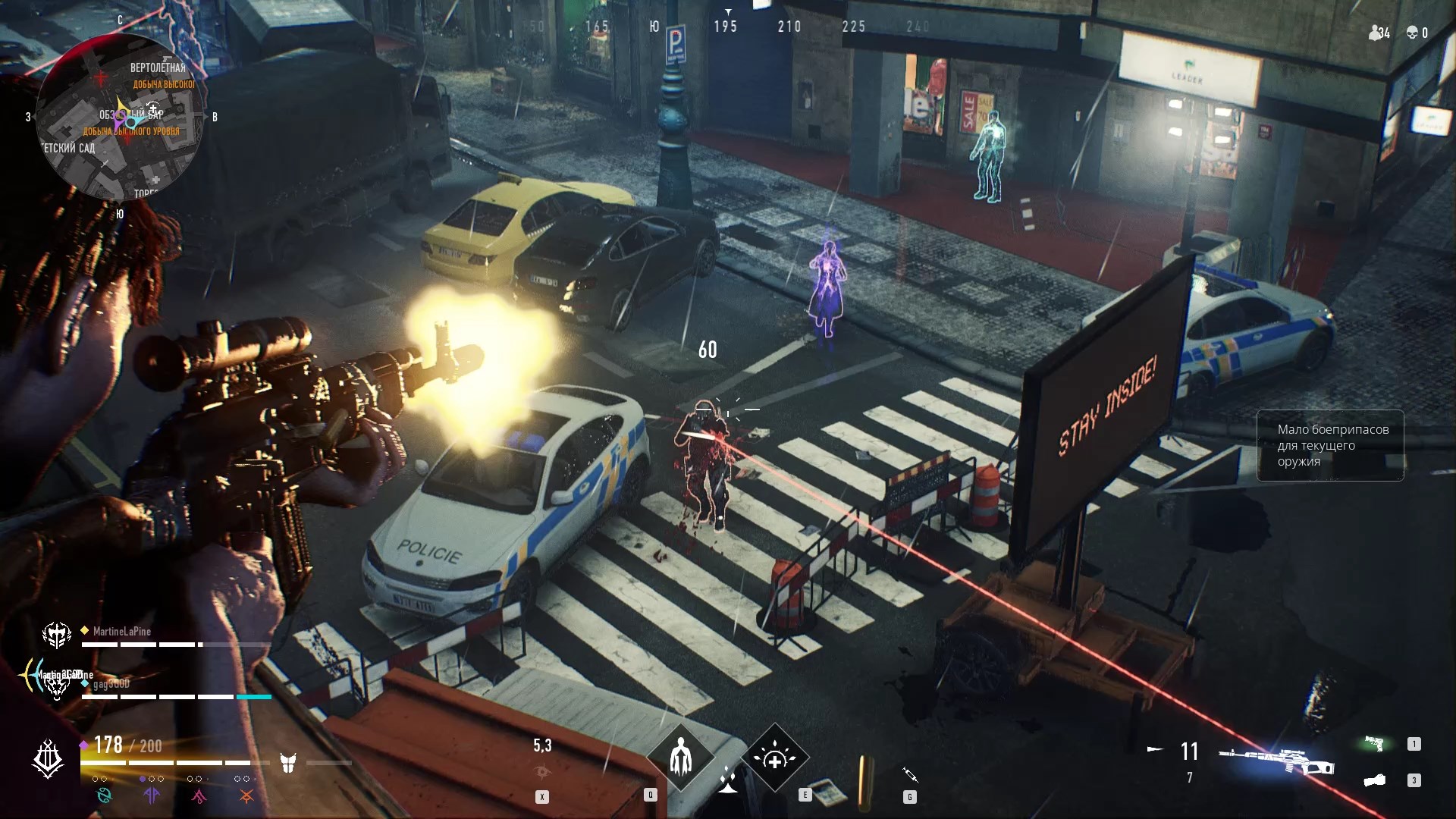Click the player clan emblem icon
Screen dimensions: 1456x819
click(48, 759)
